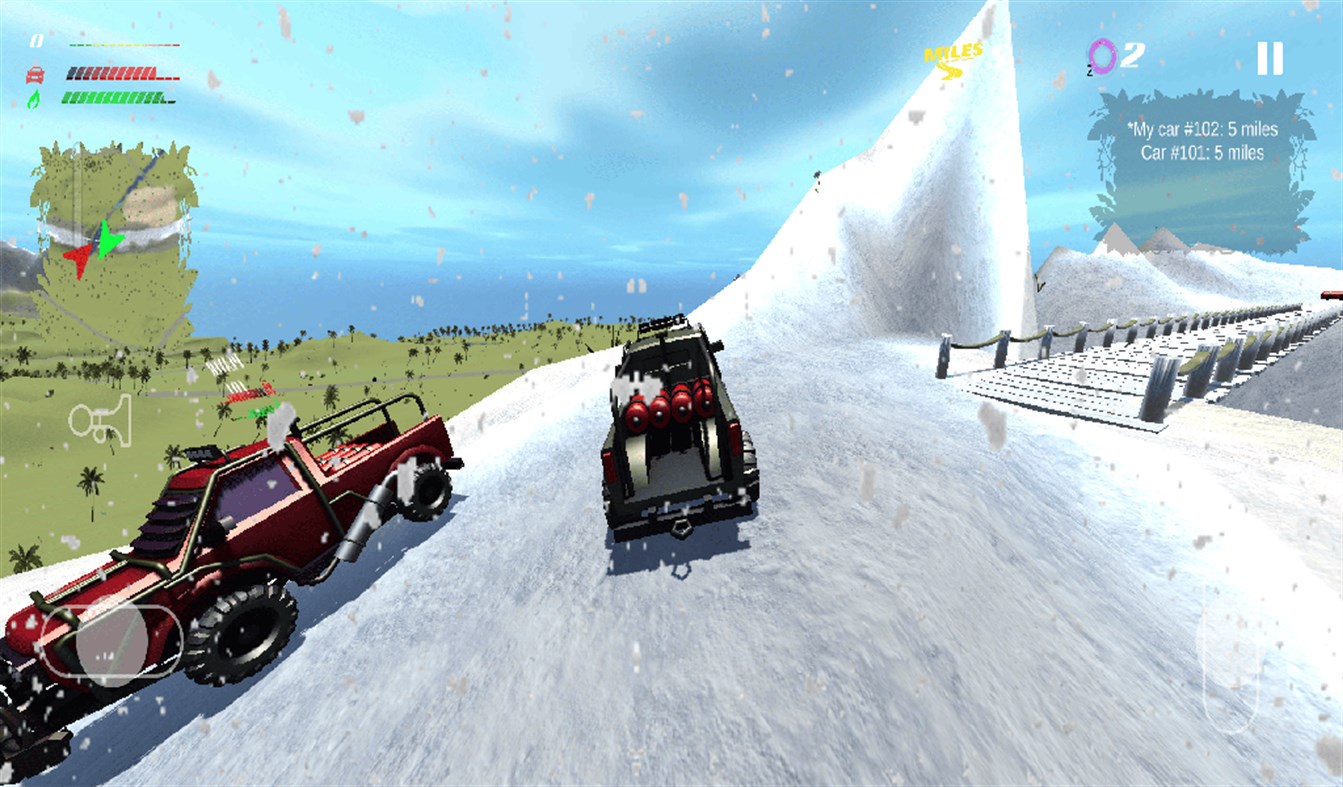Click the red car health icon

pyautogui.click(x=35, y=72)
